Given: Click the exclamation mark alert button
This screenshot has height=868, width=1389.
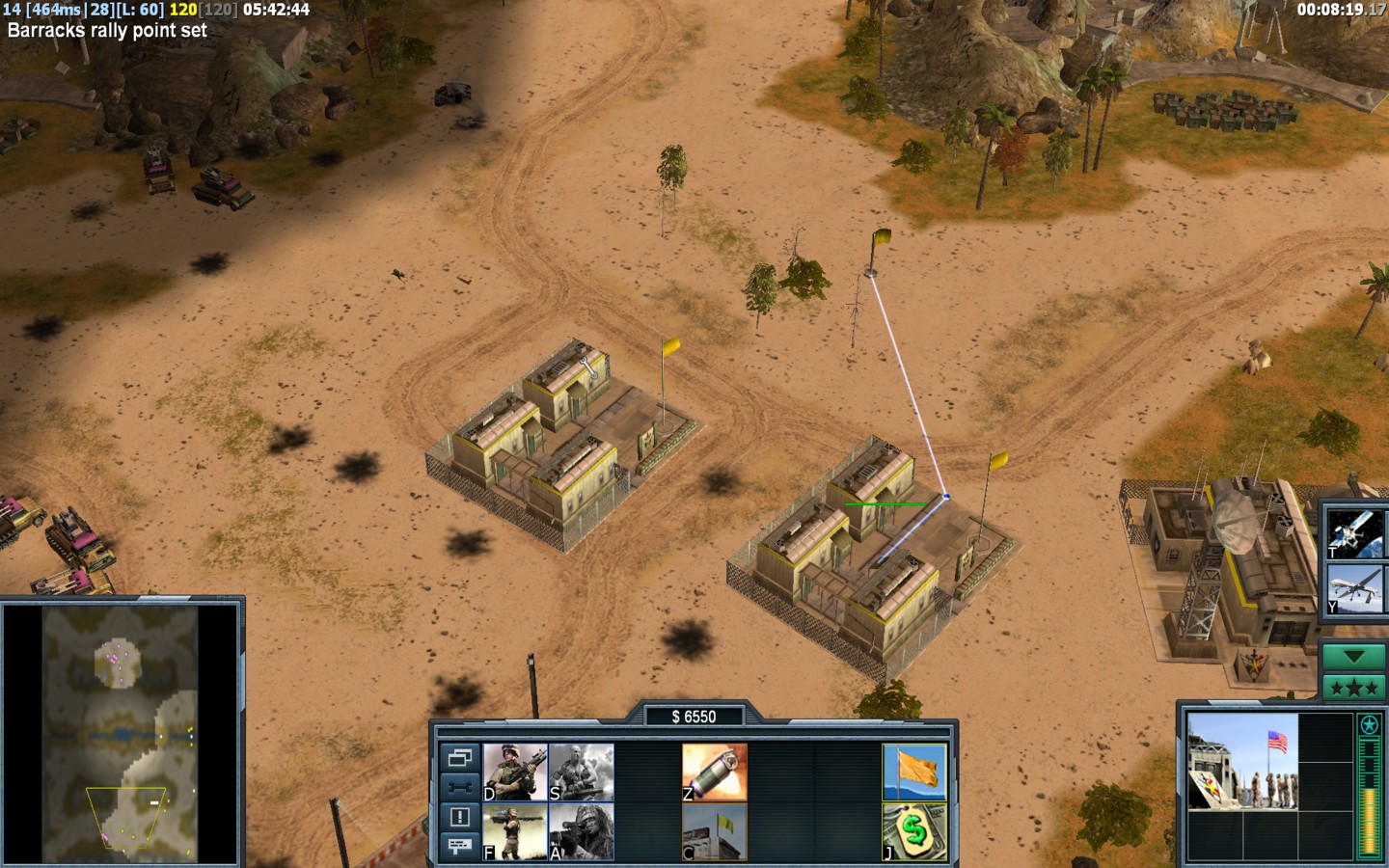Looking at the screenshot, I should pyautogui.click(x=460, y=817).
